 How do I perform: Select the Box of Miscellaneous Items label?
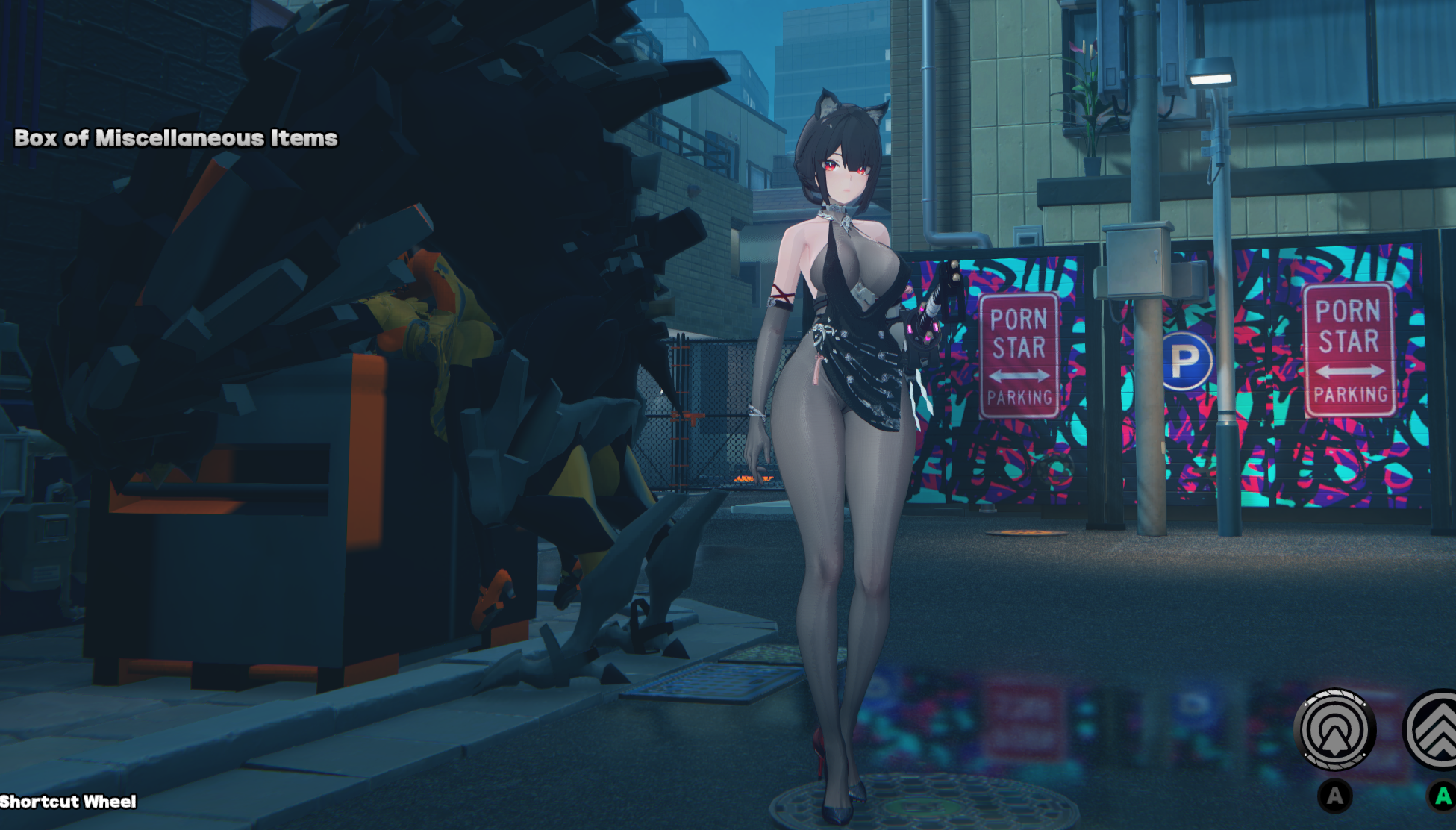(x=176, y=138)
